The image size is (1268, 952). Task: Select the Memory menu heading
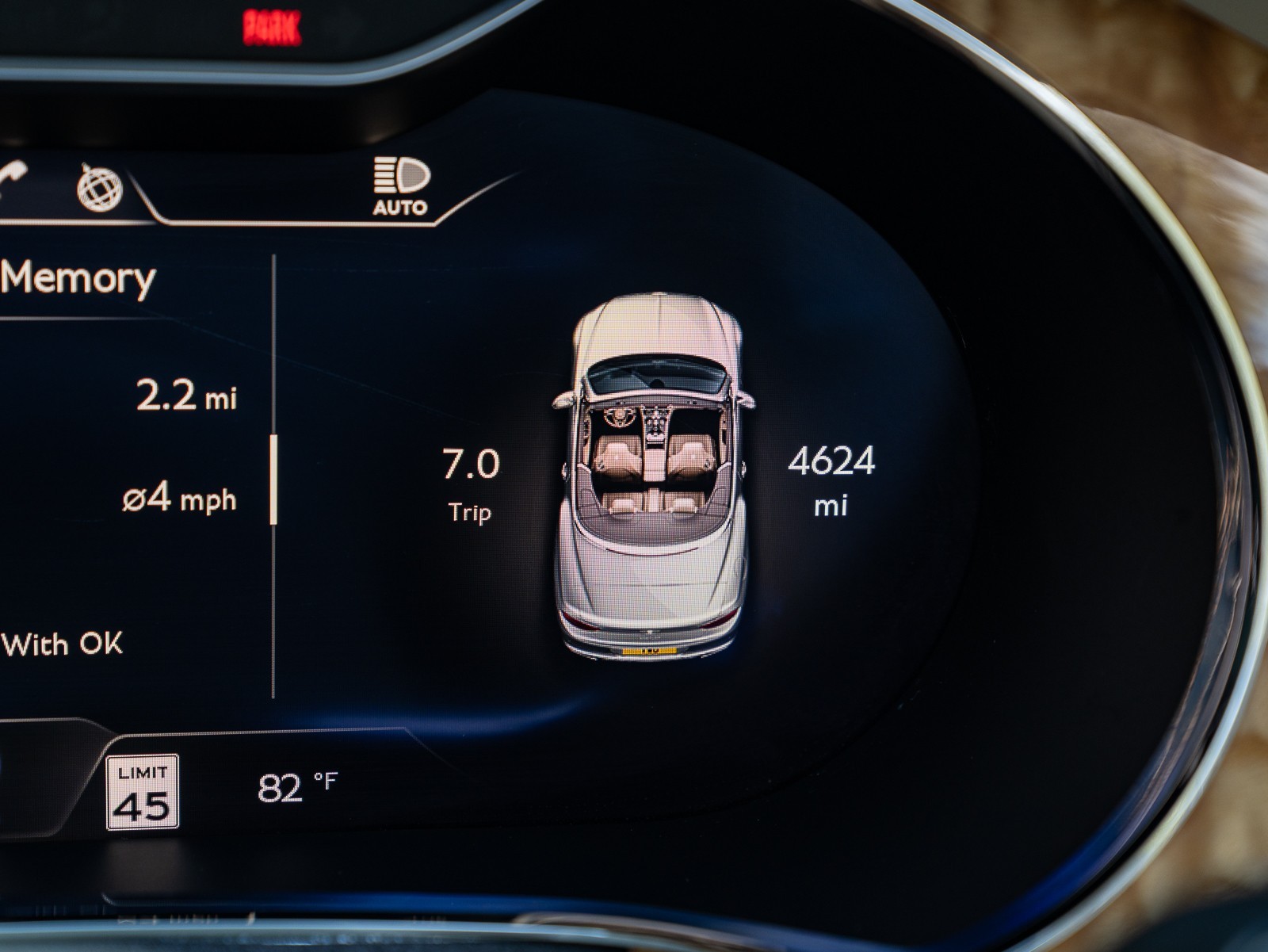pos(78,278)
